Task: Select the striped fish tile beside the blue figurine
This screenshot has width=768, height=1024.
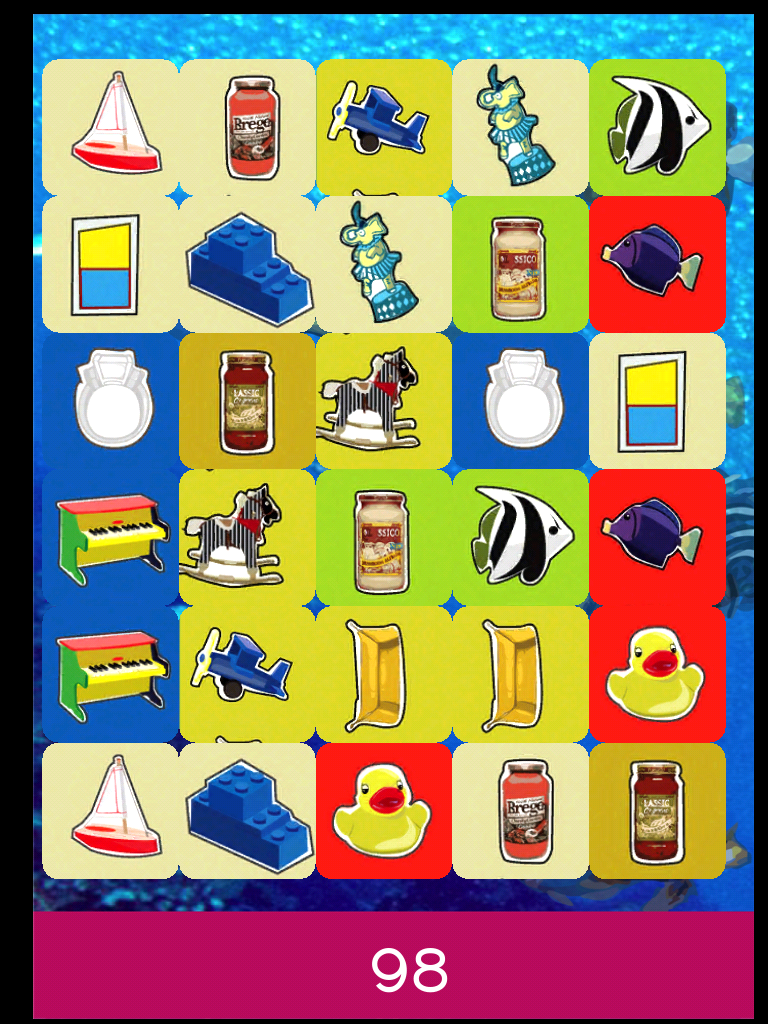Action: (657, 127)
